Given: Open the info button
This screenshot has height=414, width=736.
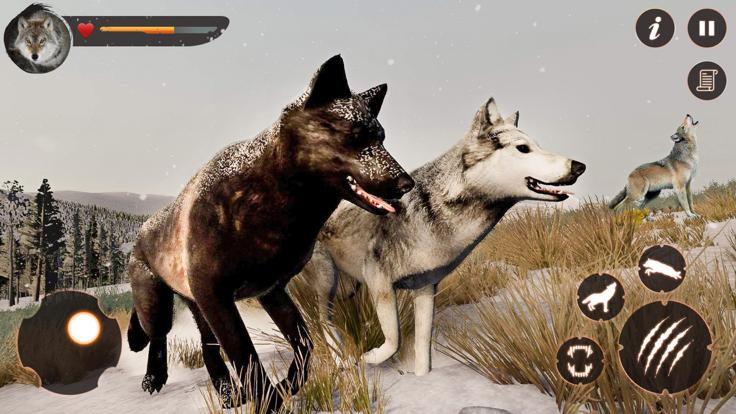Looking at the screenshot, I should pos(655,28).
